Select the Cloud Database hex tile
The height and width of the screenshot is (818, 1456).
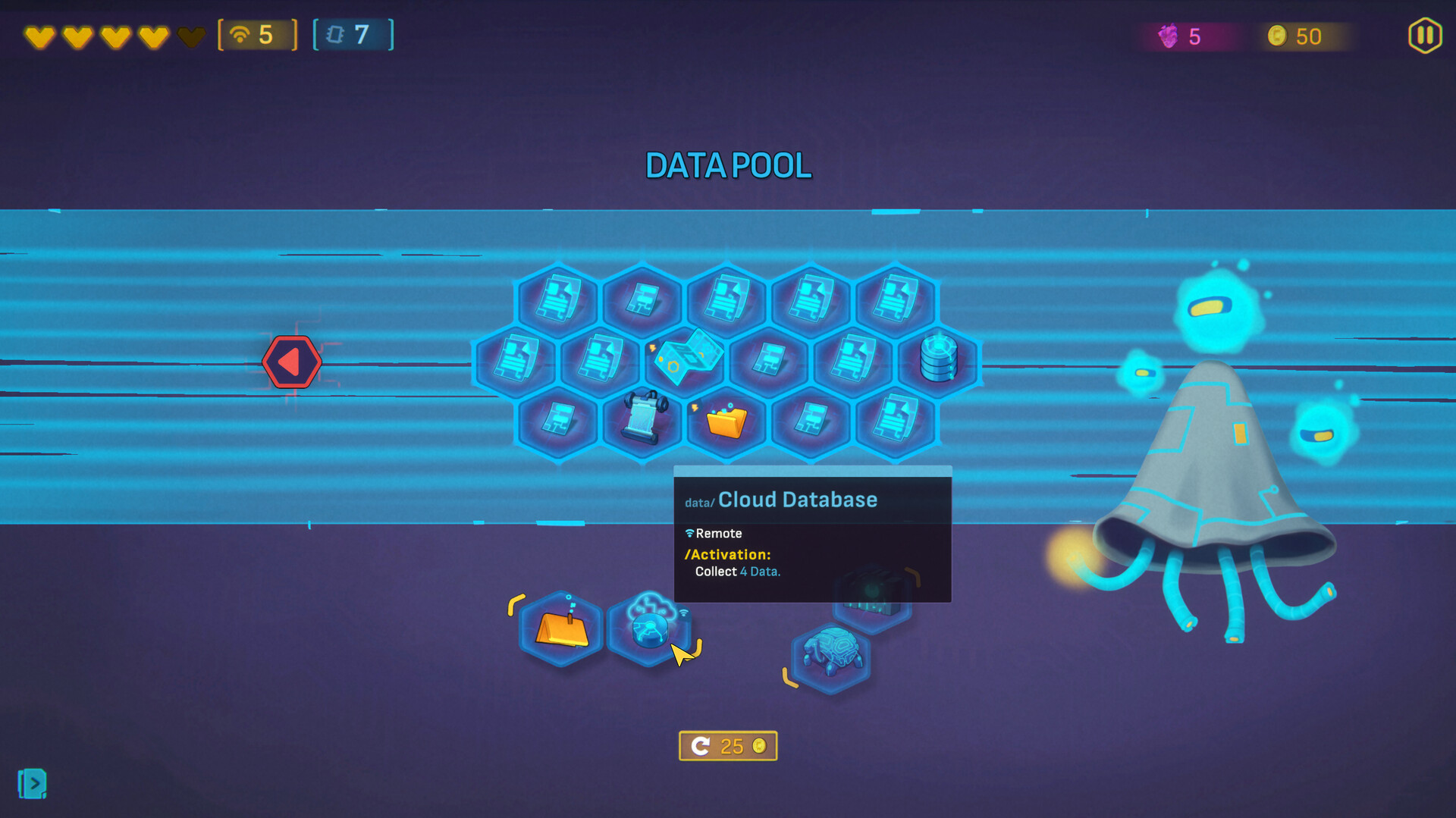(650, 629)
